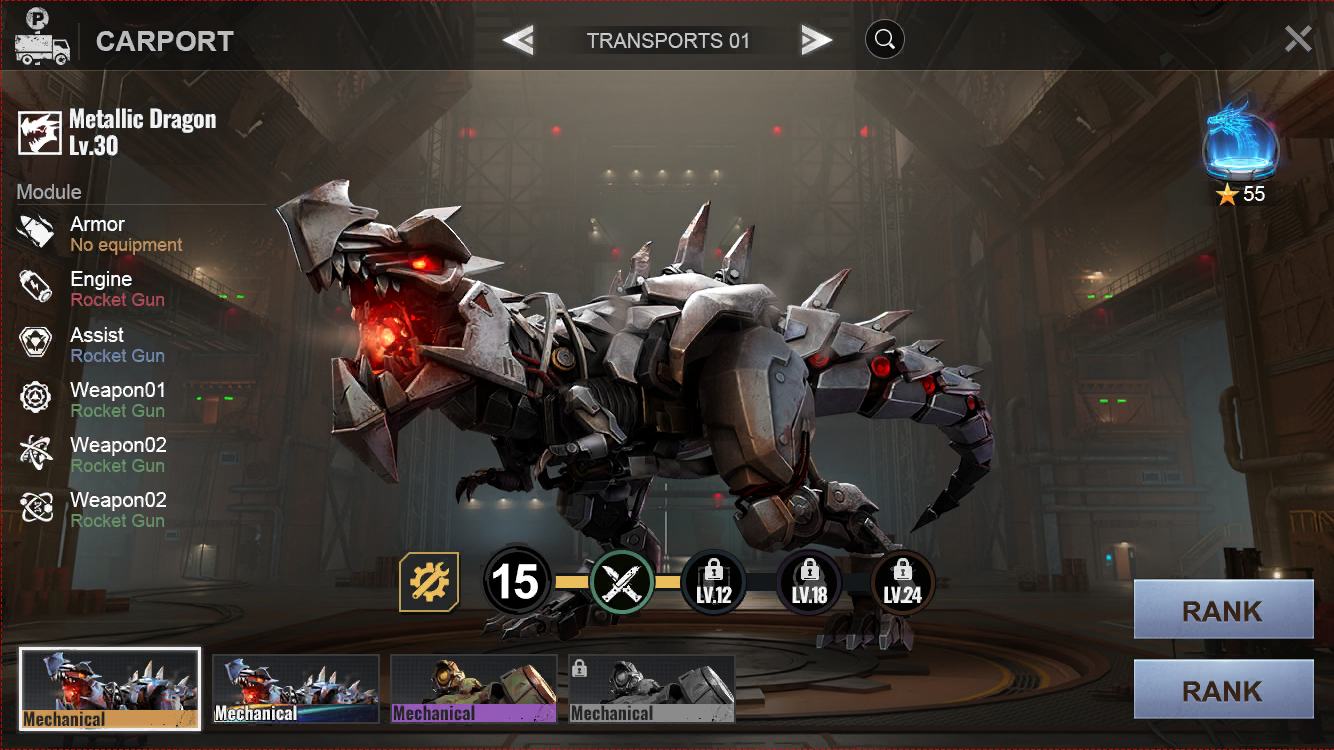Select the orange Mechanical dragon thumbnail
1334x750 pixels.
pyautogui.click(x=110, y=689)
